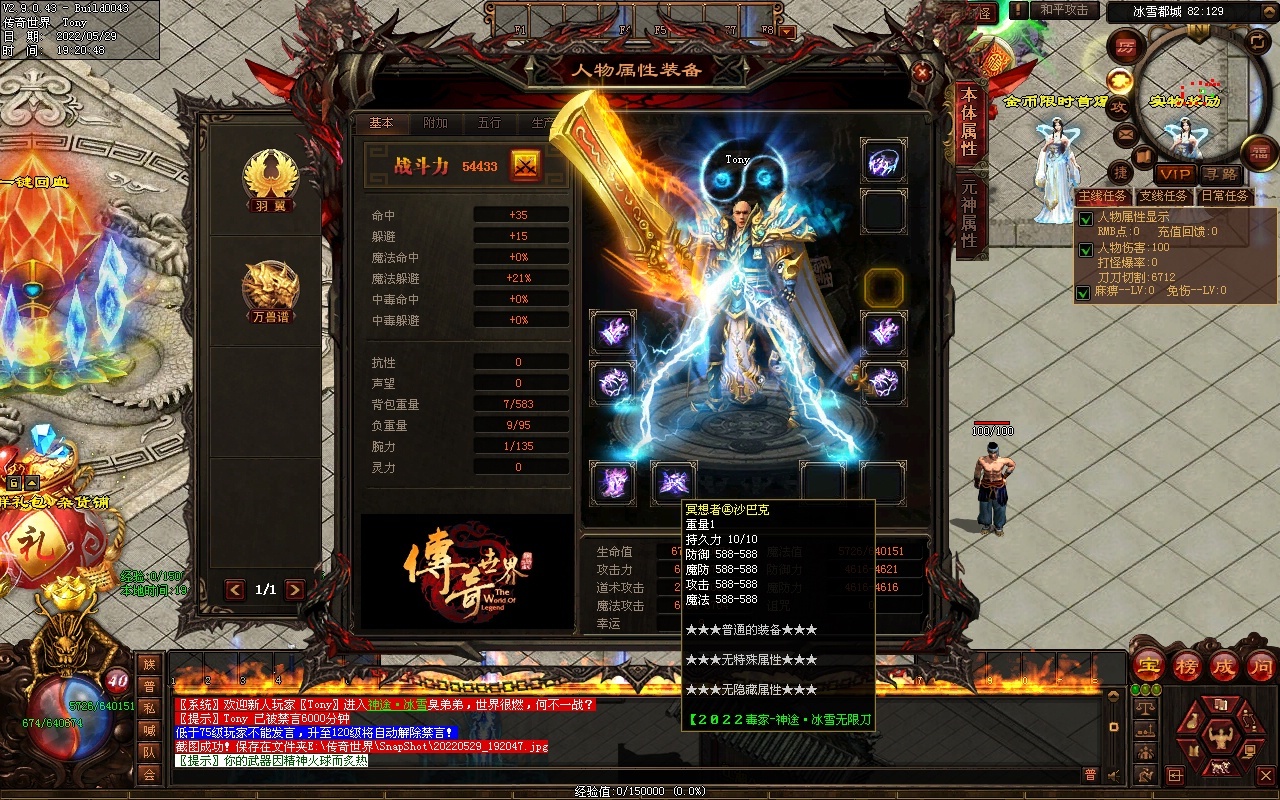The image size is (1280, 800).
Task: Open the VIP panel
Action: 1176,174
